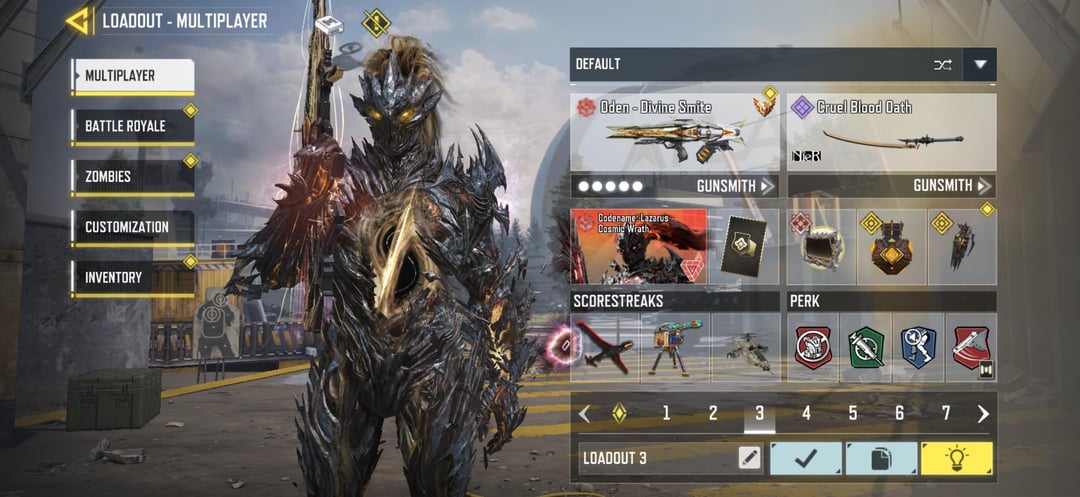Screen dimensions: 1080x497
Task: Open the Battle Royale loadout menu
Action: (132, 127)
